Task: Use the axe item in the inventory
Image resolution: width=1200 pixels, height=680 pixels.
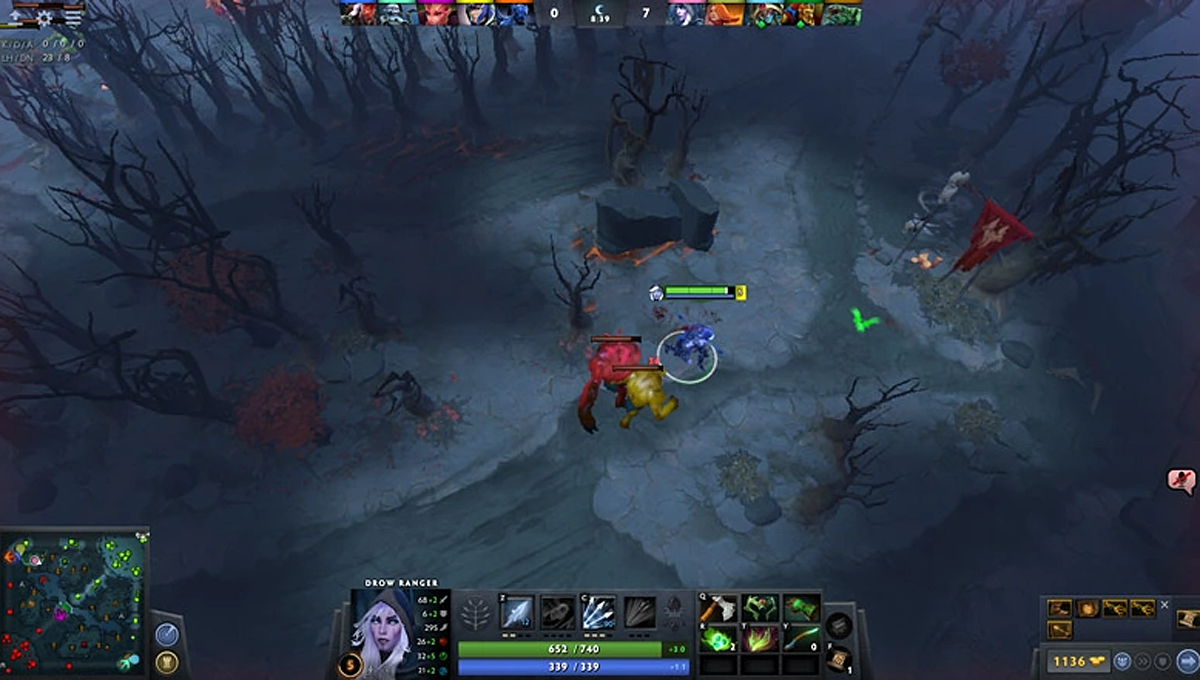Action: tap(718, 608)
